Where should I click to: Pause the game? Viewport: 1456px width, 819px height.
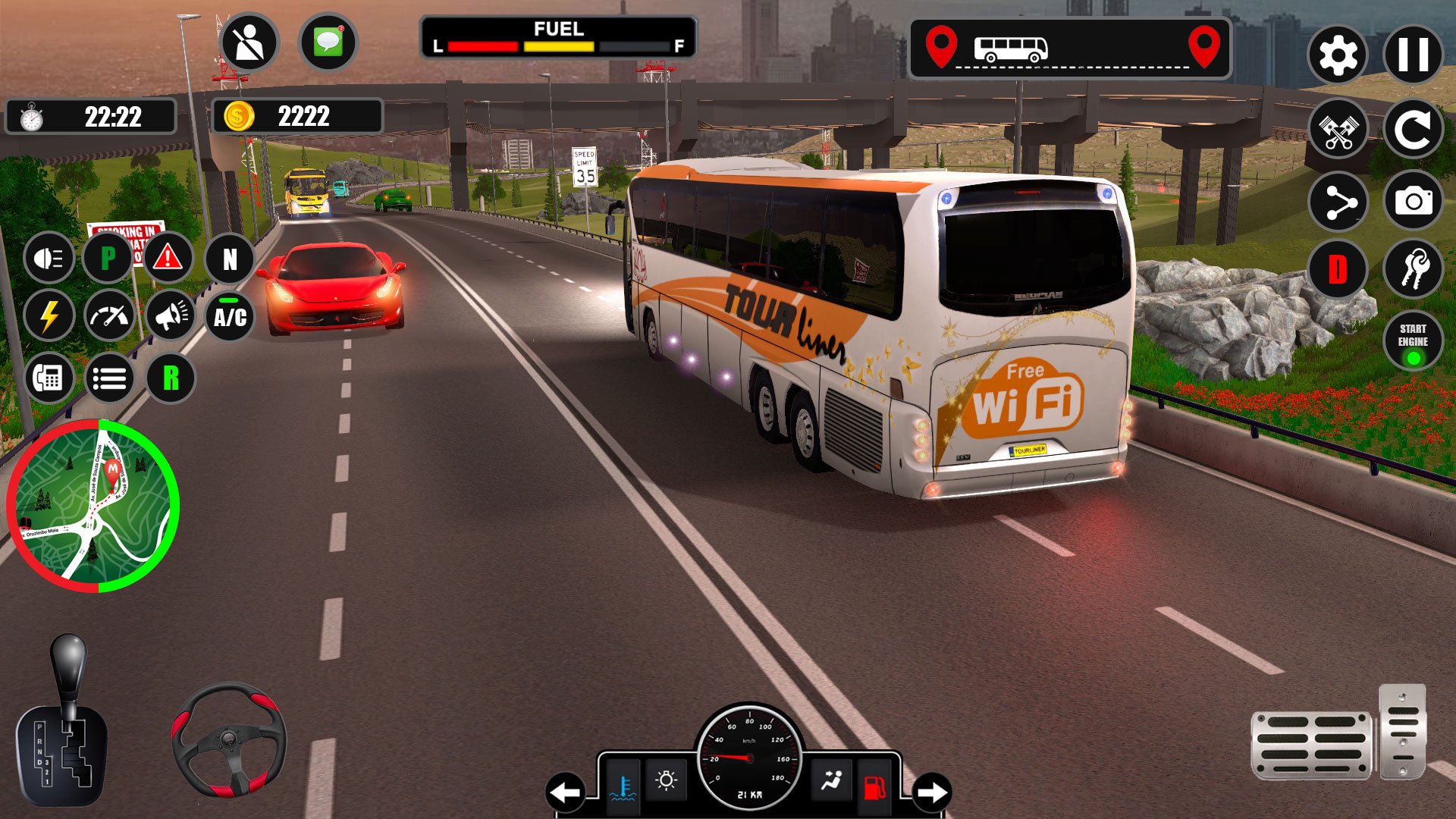[1413, 55]
